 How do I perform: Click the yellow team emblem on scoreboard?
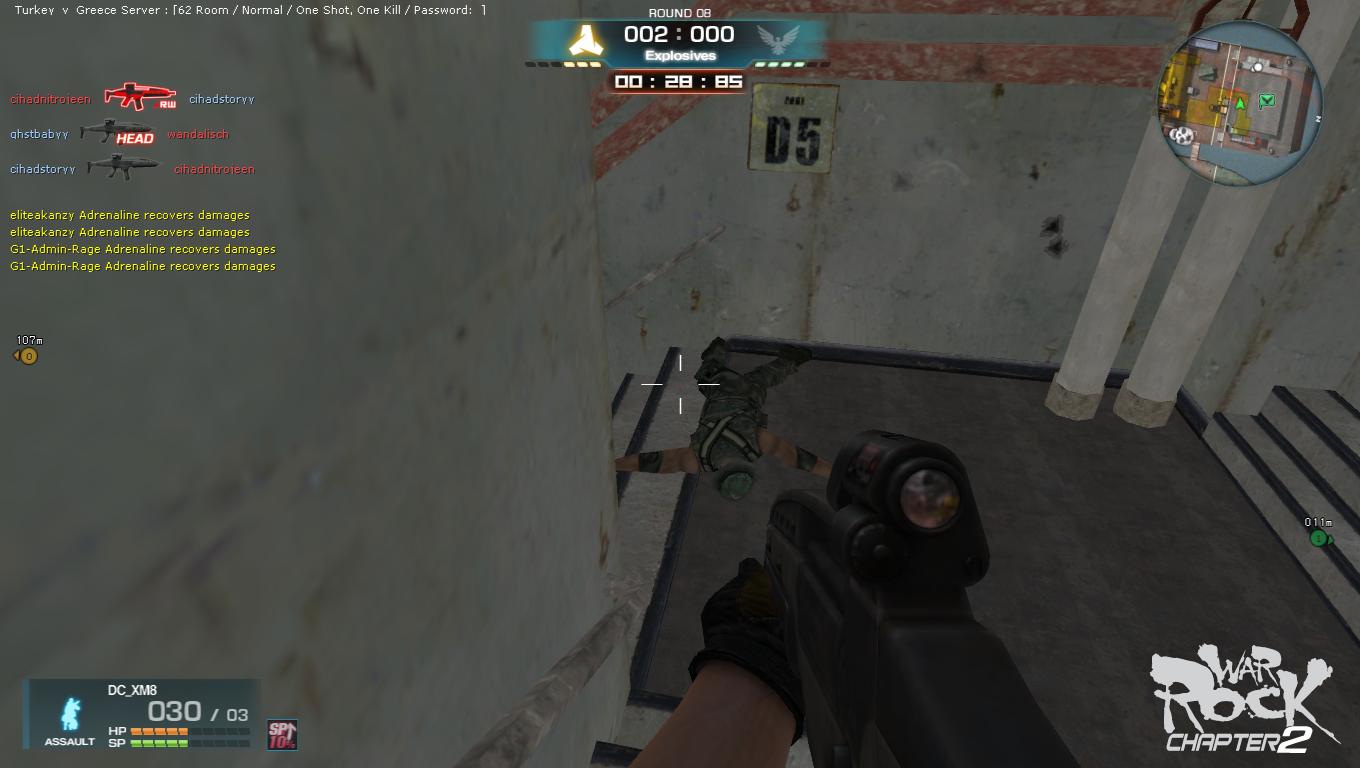582,41
